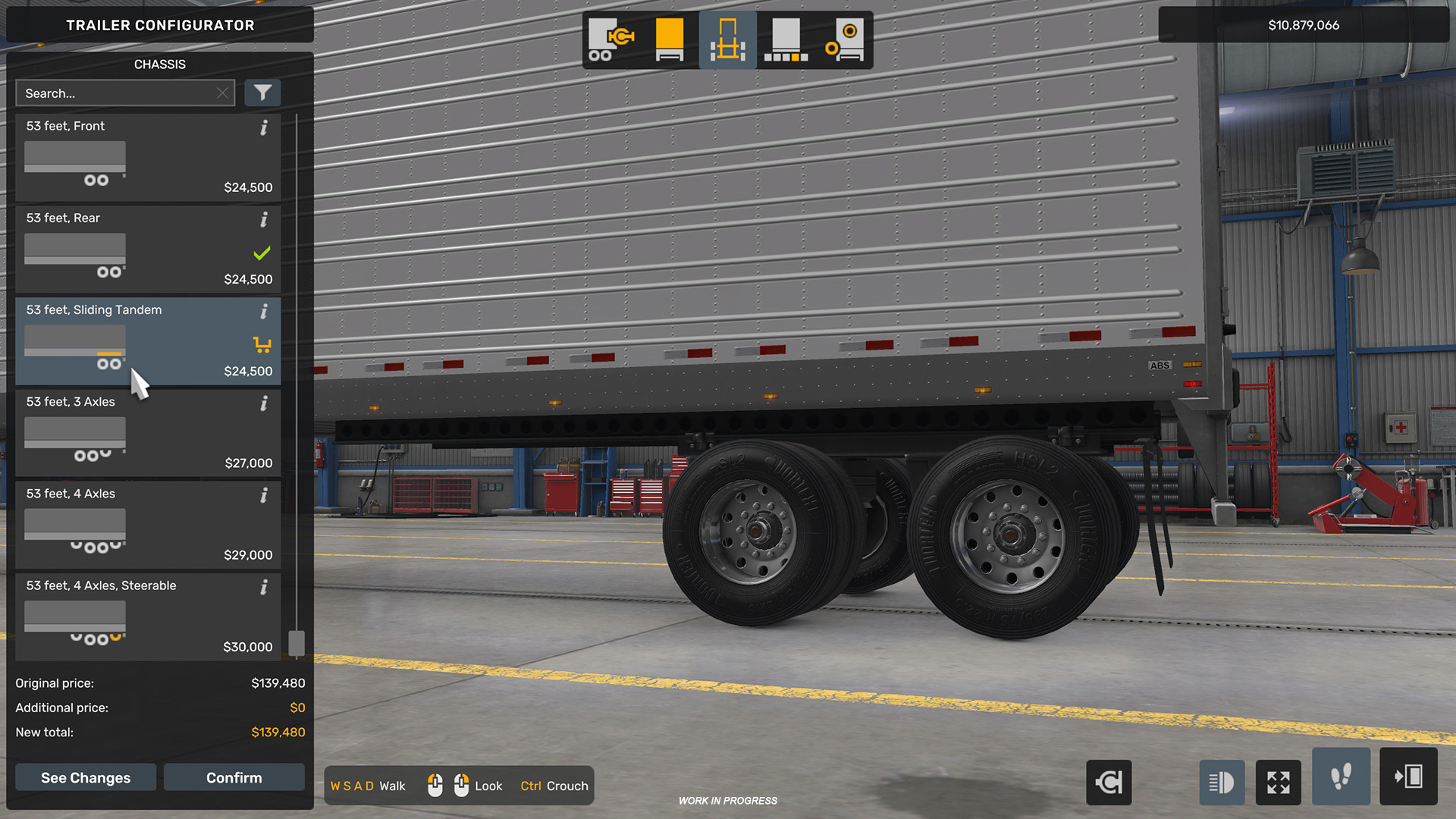Switch to the accessories category with gear icons
Image resolution: width=1456 pixels, height=819 pixels.
coord(845,40)
